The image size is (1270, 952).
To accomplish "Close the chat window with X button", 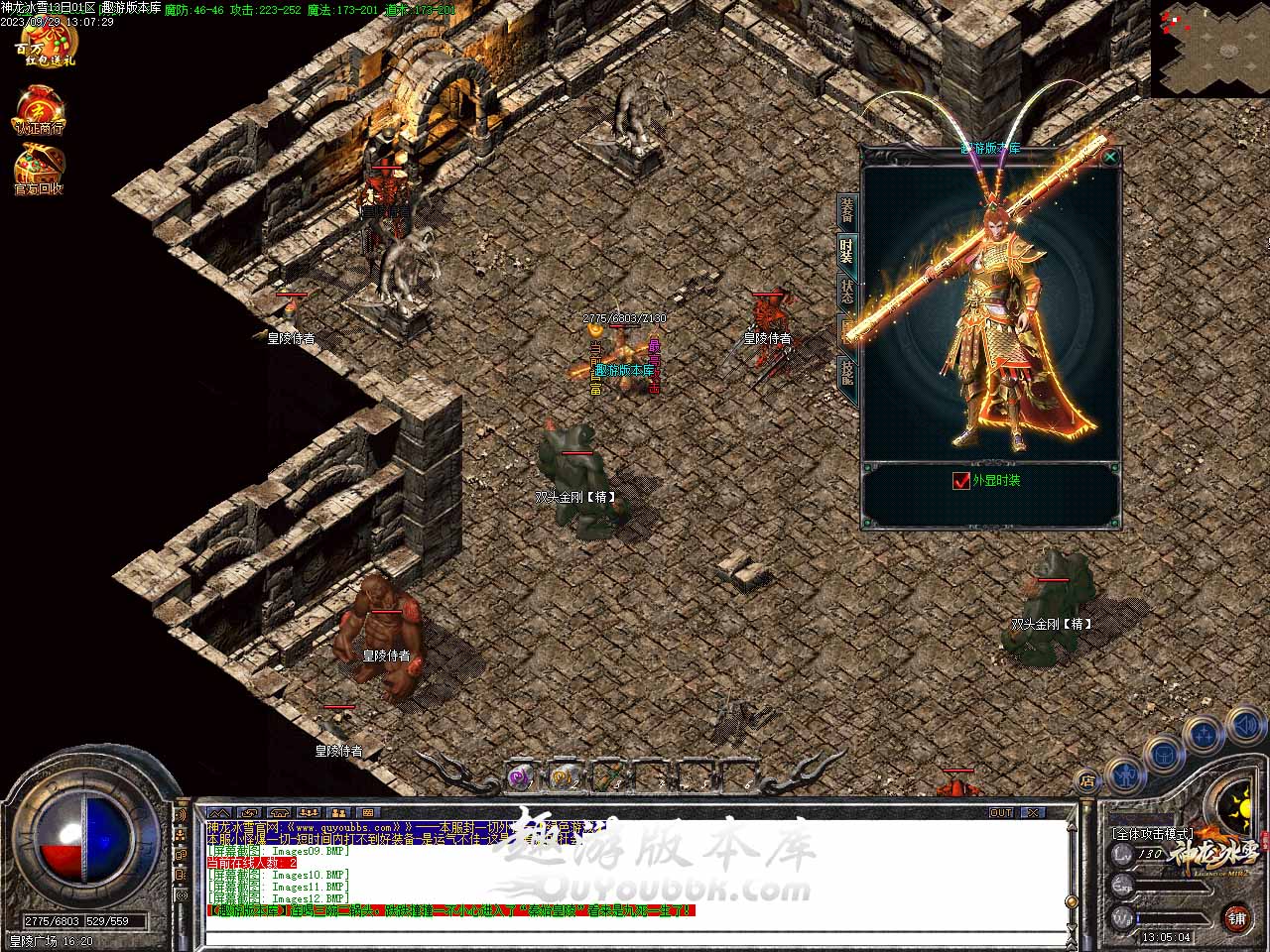I will pos(1033,812).
